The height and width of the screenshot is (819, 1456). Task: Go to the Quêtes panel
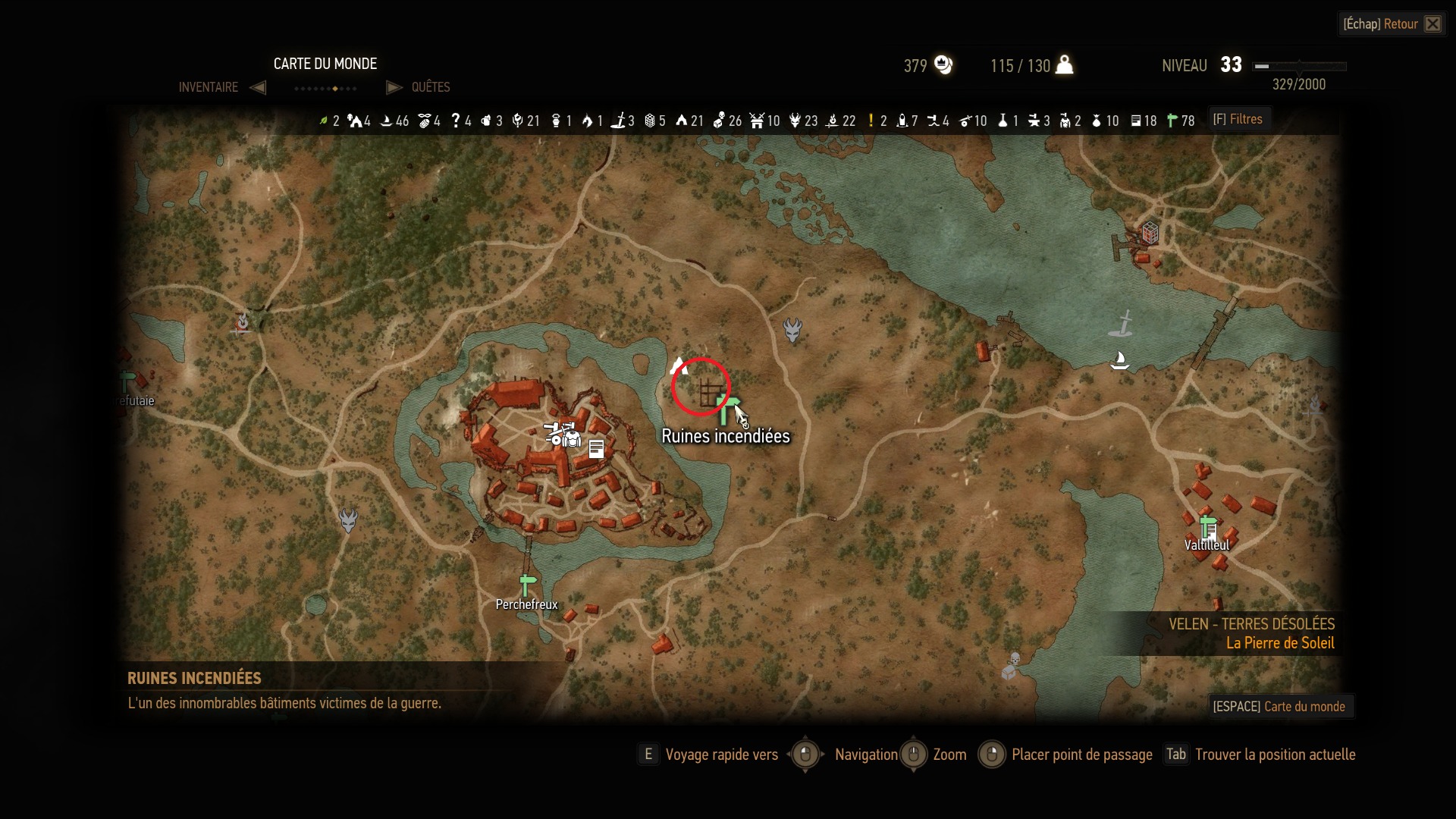[430, 87]
